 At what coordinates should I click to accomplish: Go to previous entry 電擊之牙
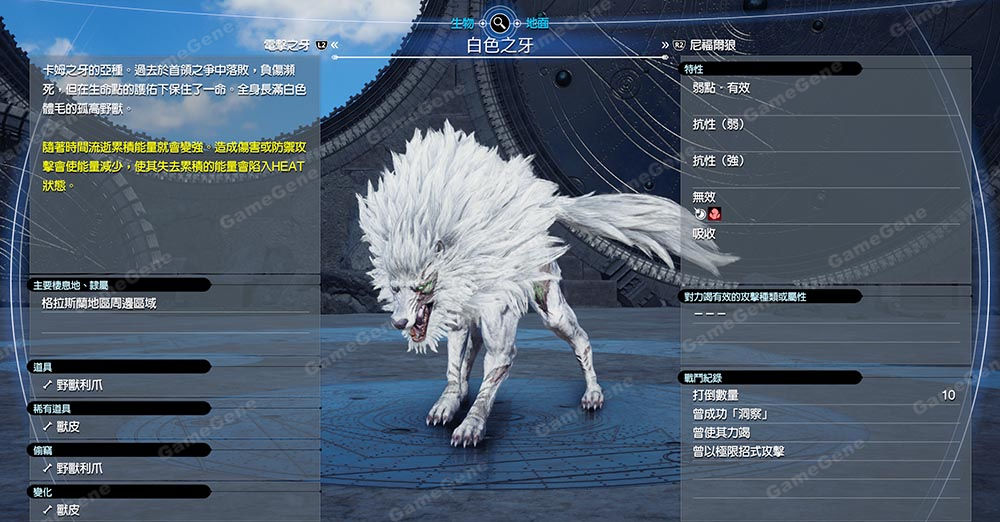(x=295, y=45)
